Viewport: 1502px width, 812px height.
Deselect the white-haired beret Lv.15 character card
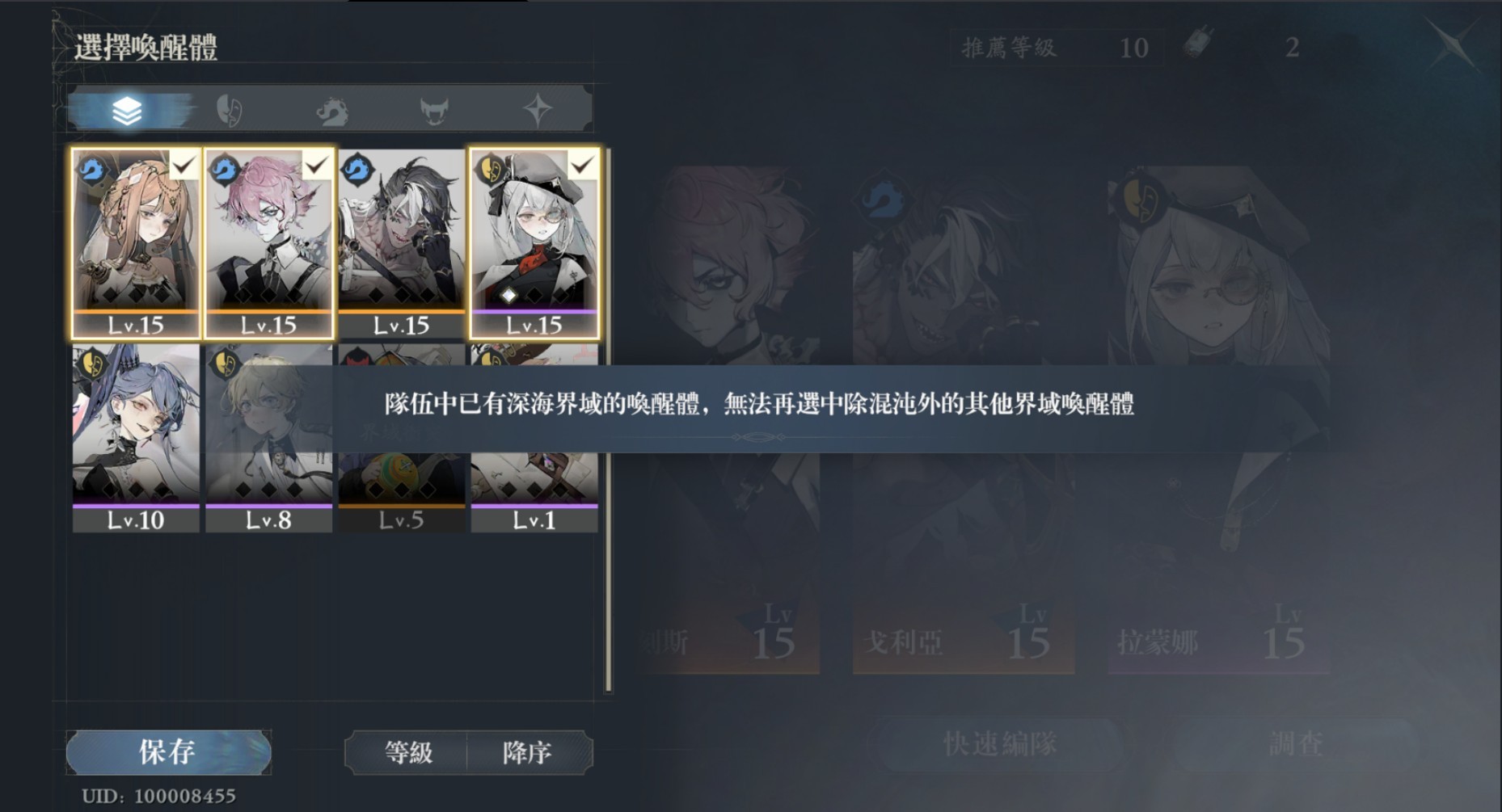[x=534, y=242]
